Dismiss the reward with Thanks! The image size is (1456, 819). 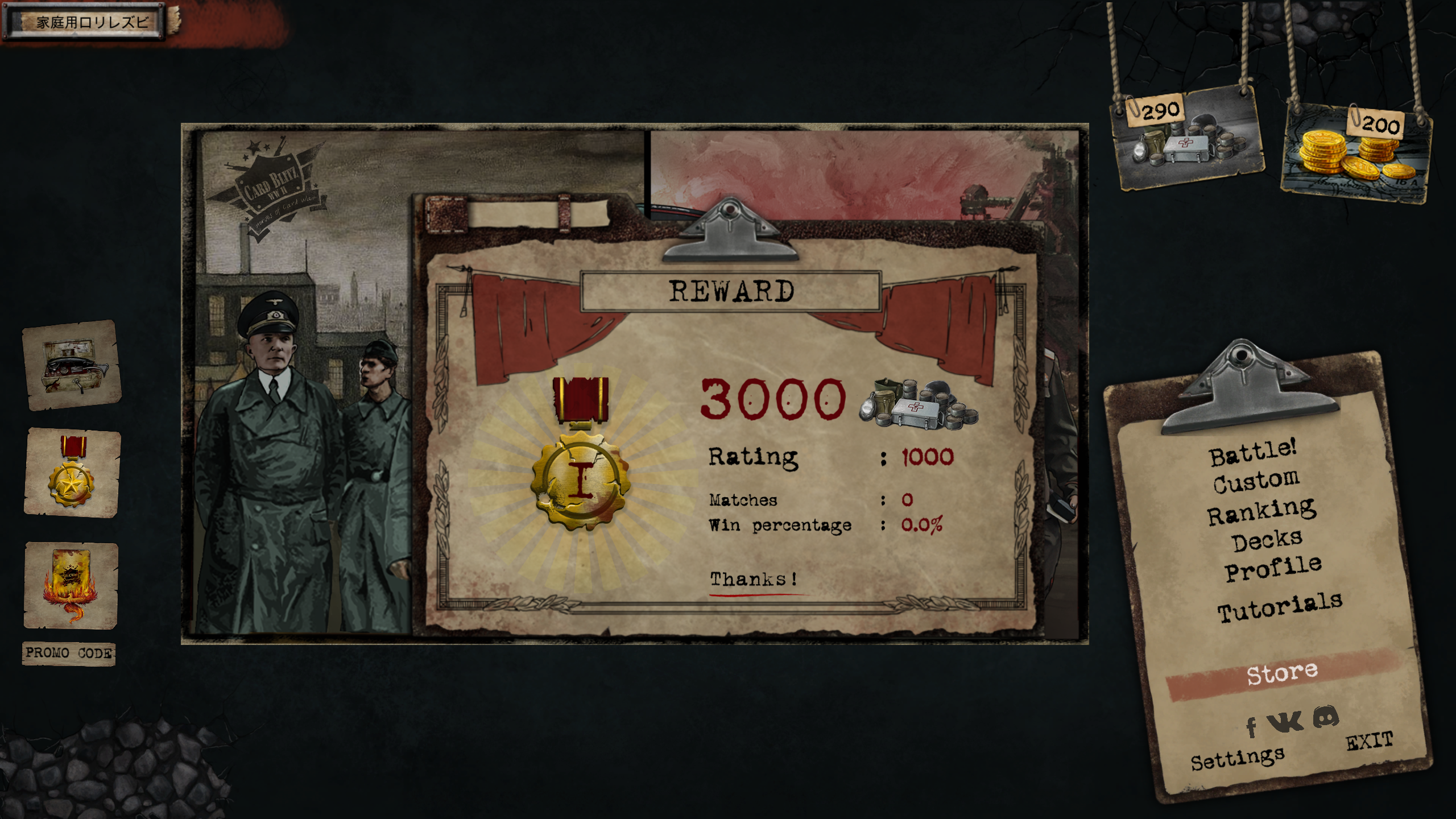tap(753, 579)
